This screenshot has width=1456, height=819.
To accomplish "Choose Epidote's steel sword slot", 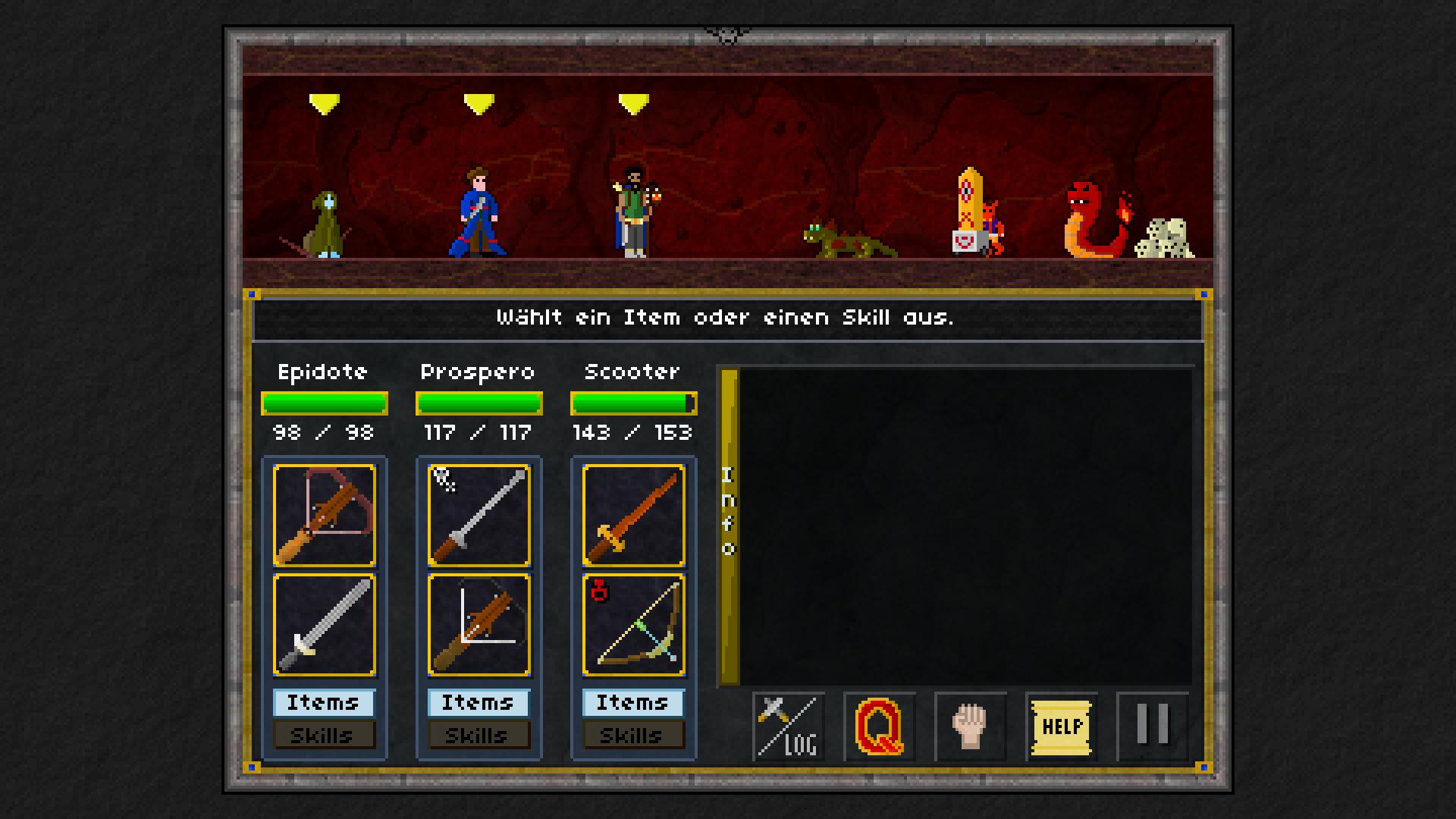I will [325, 625].
